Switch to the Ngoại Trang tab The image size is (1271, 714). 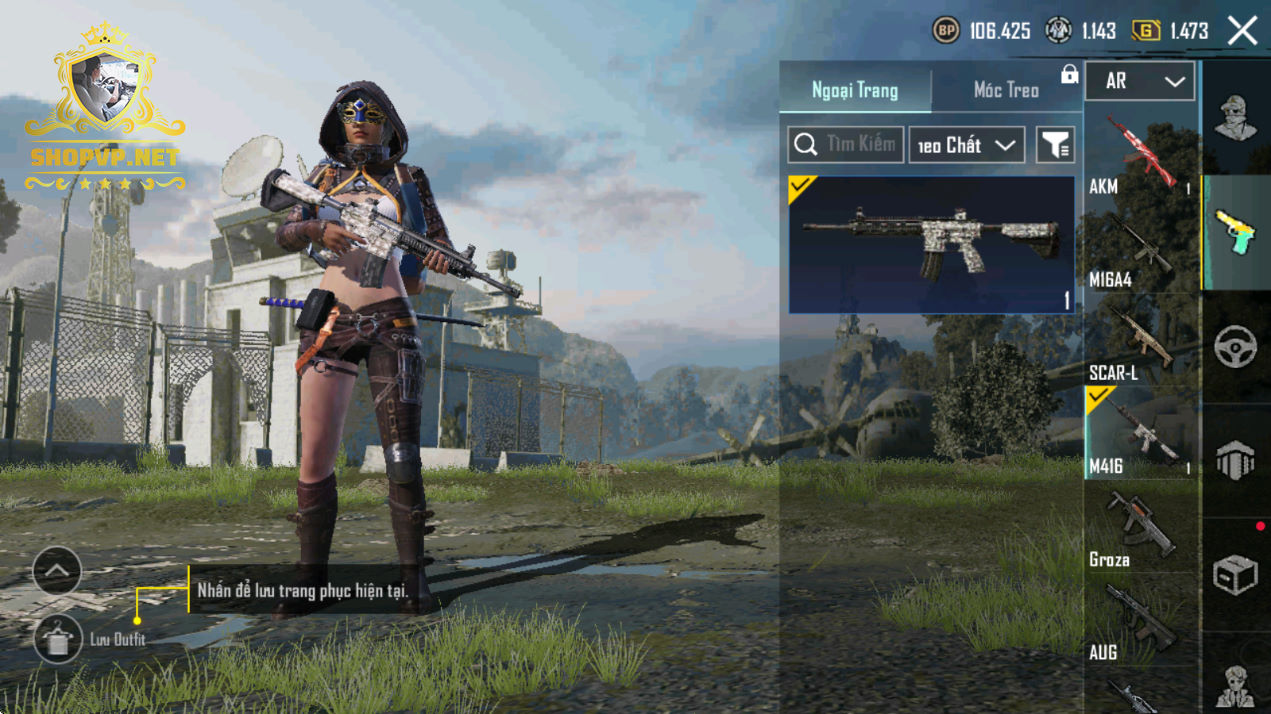[x=855, y=90]
